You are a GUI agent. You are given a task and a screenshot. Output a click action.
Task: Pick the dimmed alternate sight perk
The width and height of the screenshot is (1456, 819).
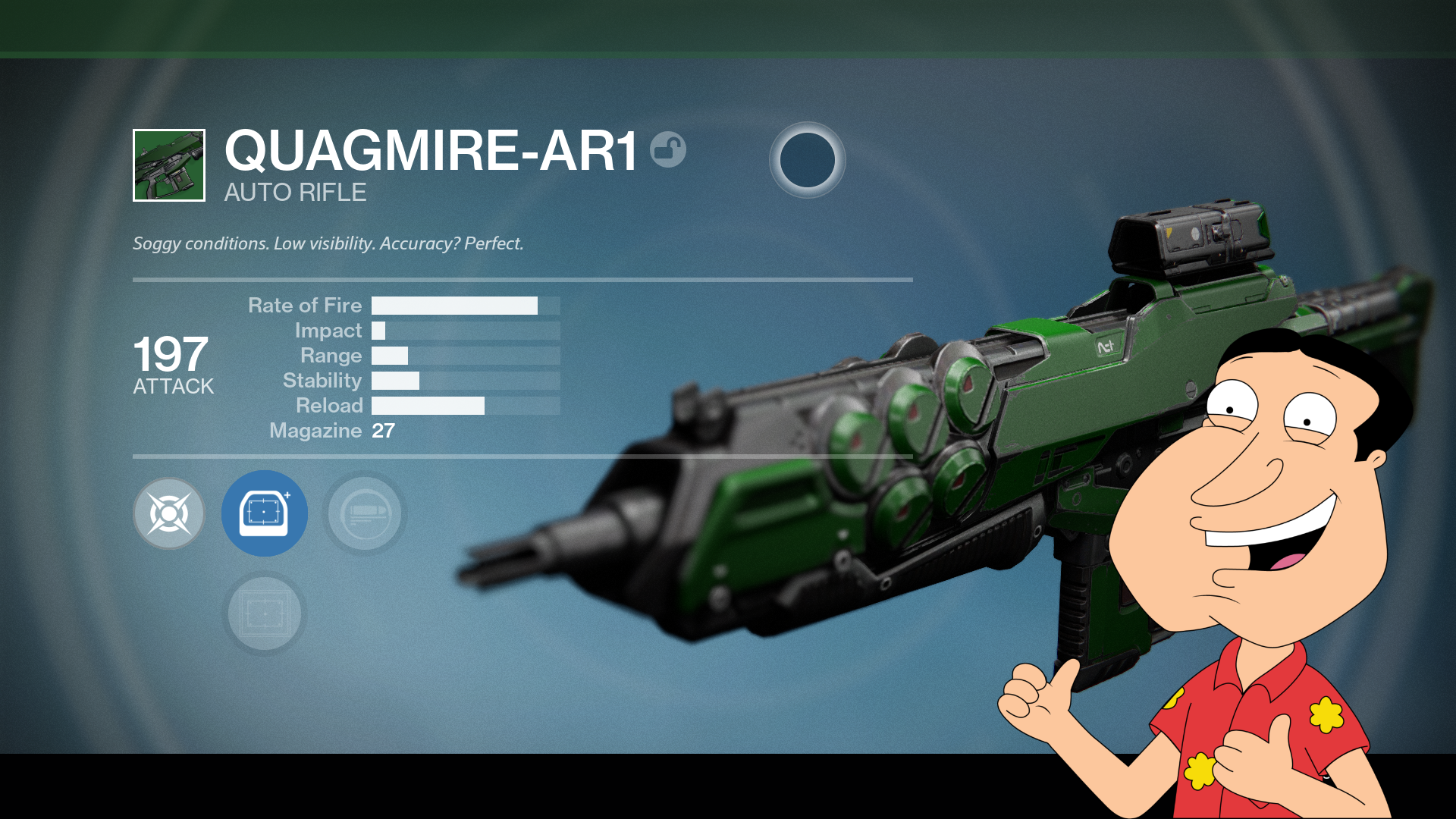point(265,613)
